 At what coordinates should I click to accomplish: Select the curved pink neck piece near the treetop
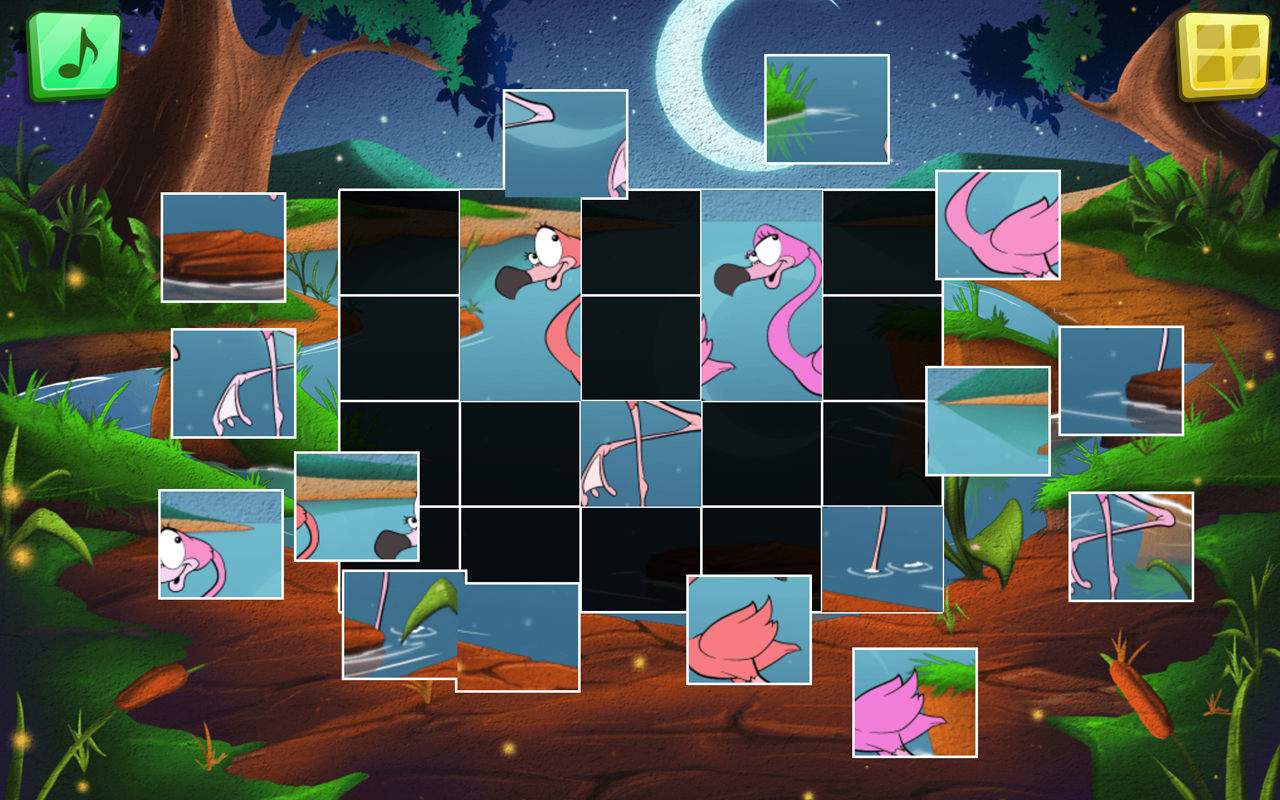[x=998, y=224]
